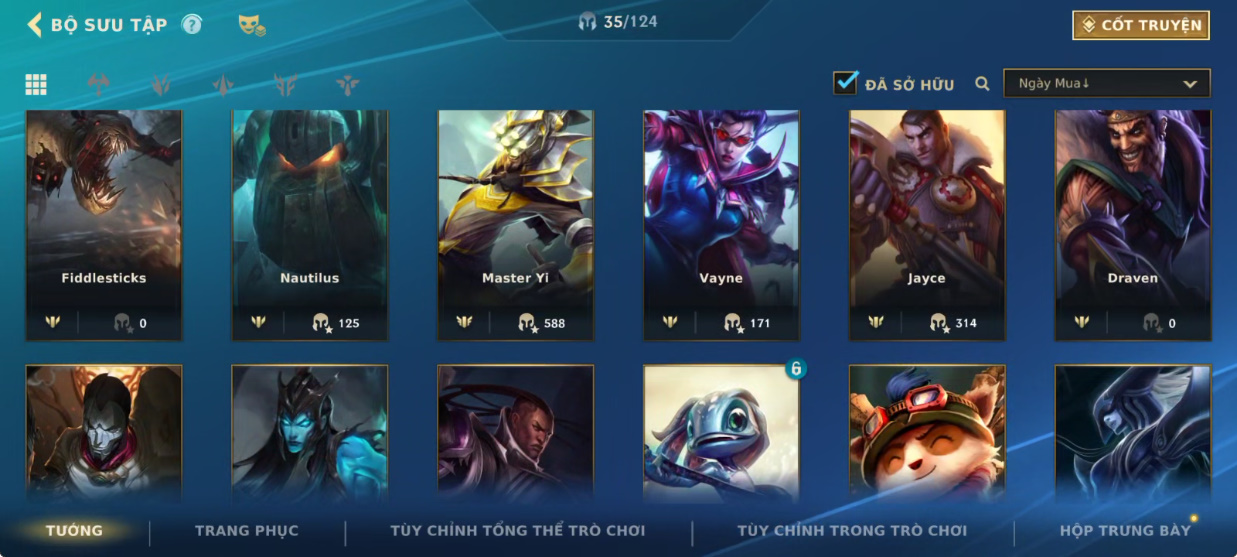Switch to Tùy Chỉnh Trong Trò Chơi tab
This screenshot has width=1237, height=557.
click(852, 531)
